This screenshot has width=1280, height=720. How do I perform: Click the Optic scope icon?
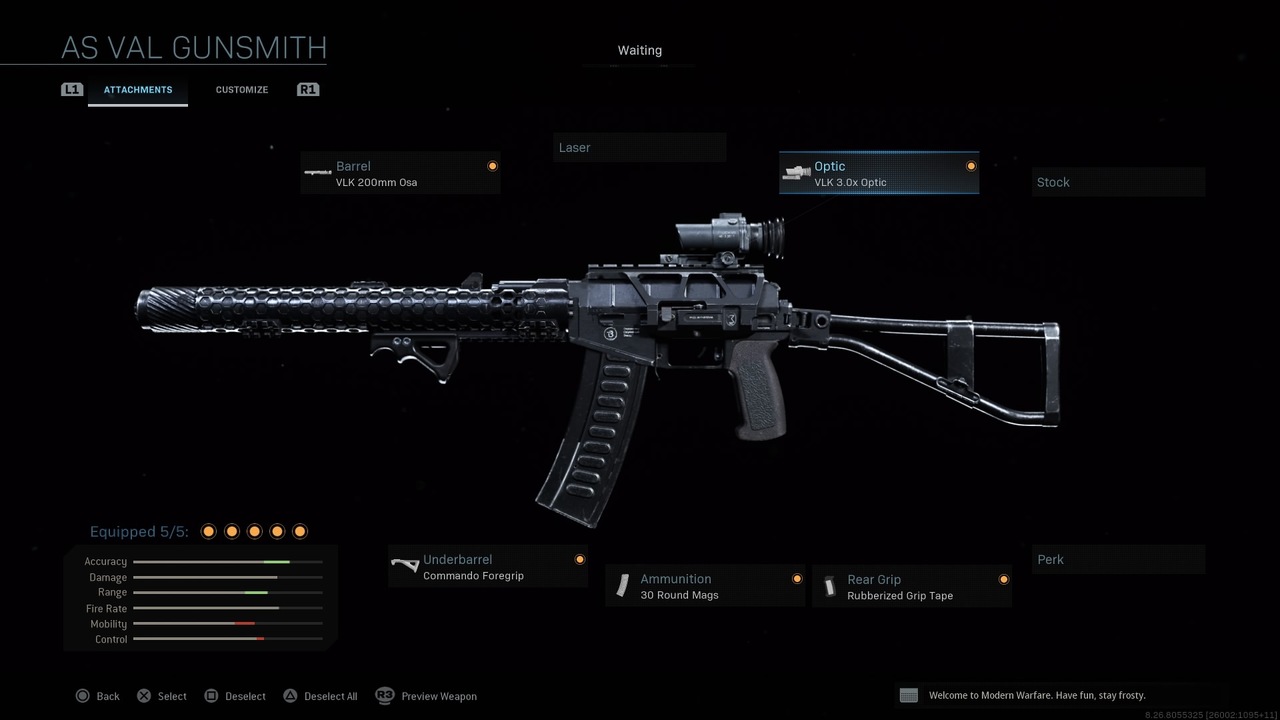coord(796,171)
